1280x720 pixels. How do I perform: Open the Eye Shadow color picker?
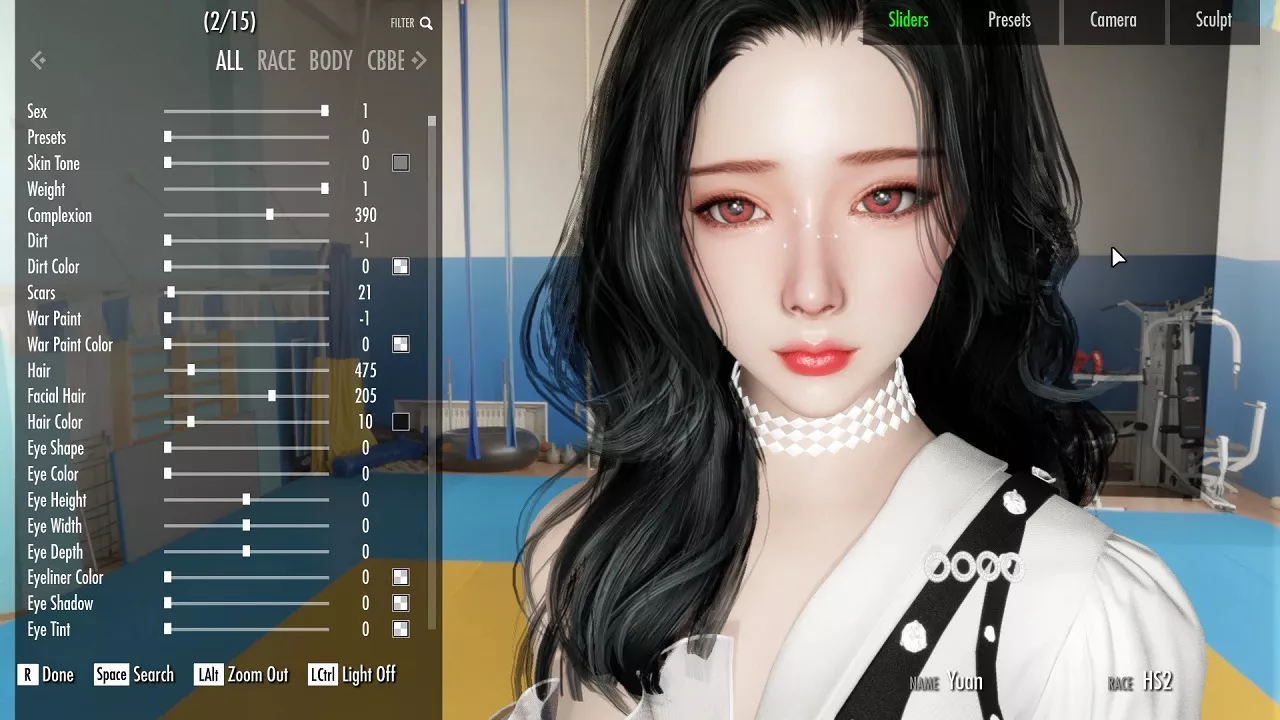click(x=400, y=603)
